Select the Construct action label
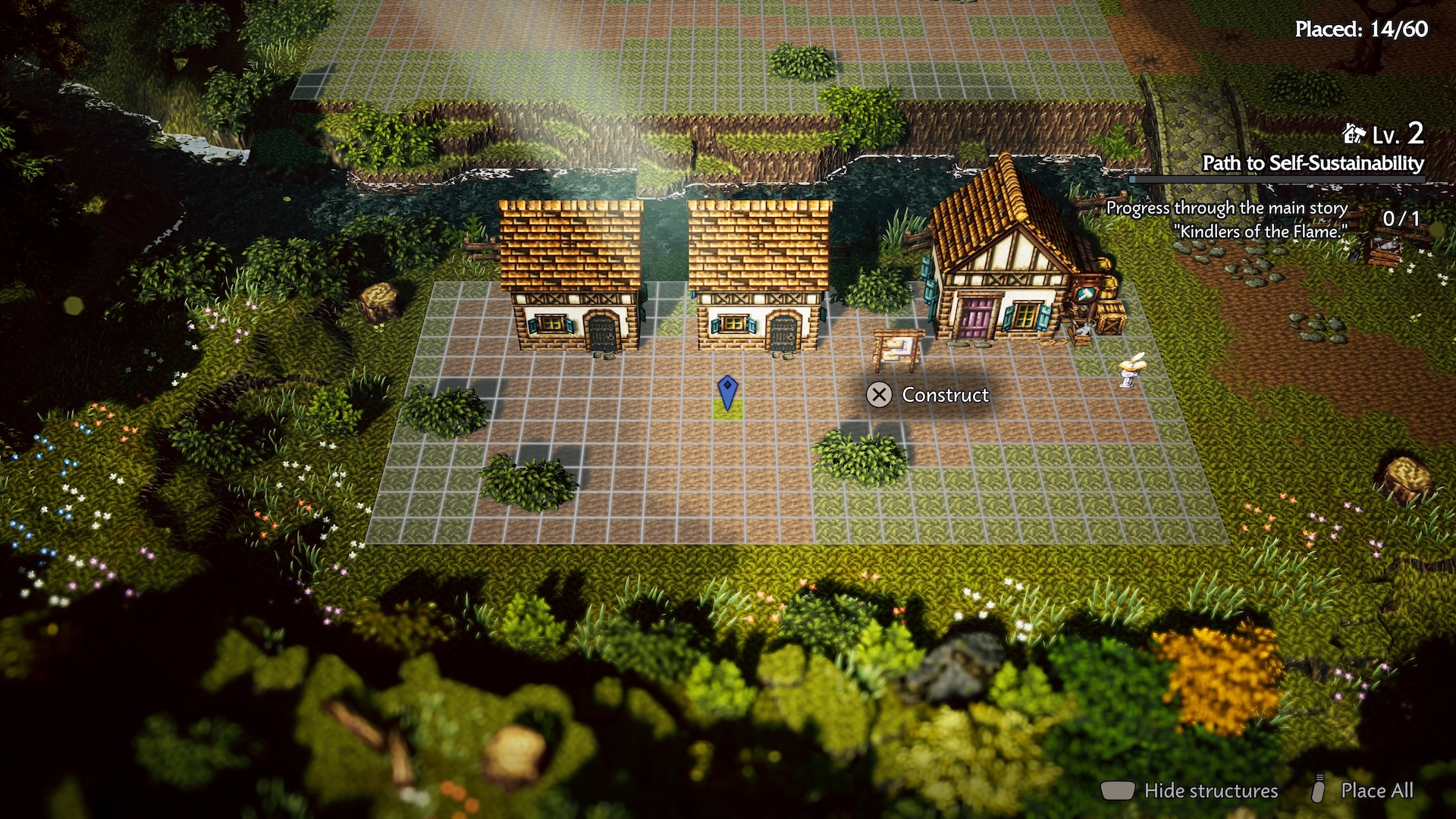This screenshot has width=1456, height=819. click(x=944, y=395)
